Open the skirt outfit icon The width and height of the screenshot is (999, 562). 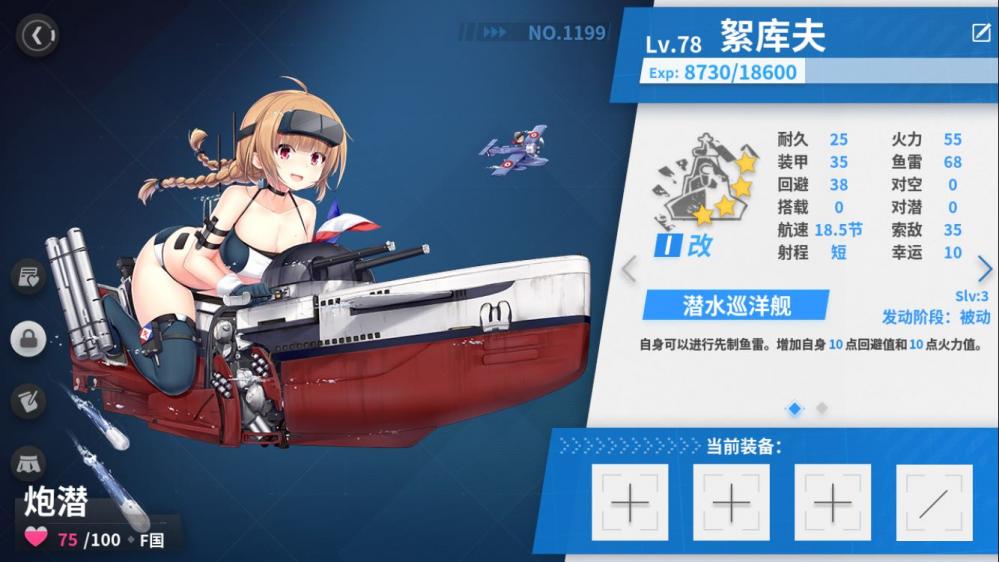[x=29, y=463]
